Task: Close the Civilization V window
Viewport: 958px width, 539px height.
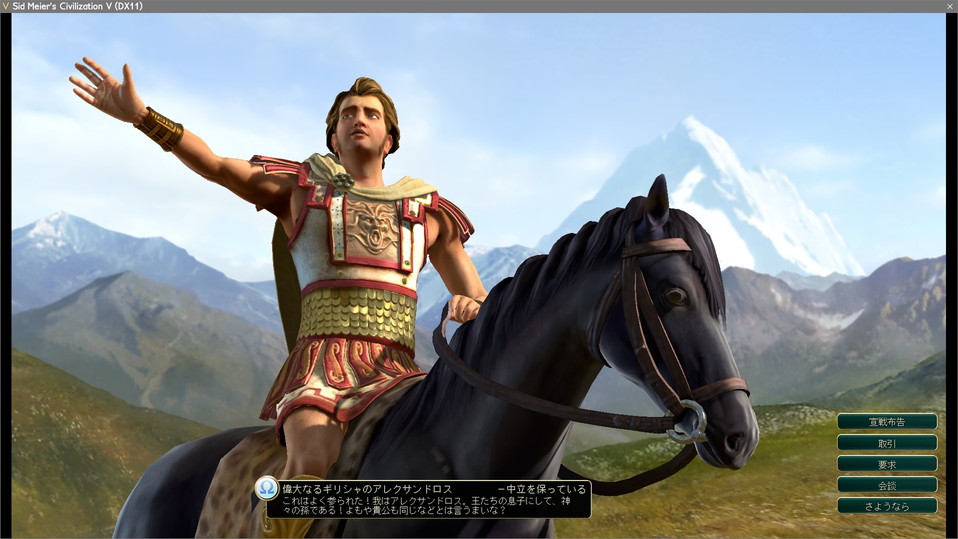Action: [949, 6]
